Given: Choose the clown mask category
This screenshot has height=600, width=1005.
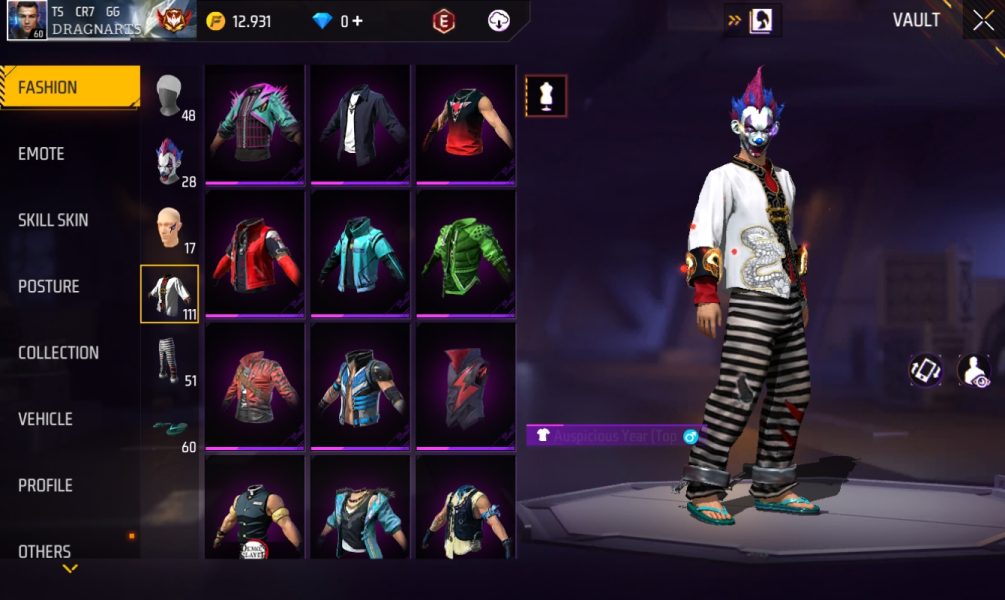Looking at the screenshot, I should click(x=170, y=162).
